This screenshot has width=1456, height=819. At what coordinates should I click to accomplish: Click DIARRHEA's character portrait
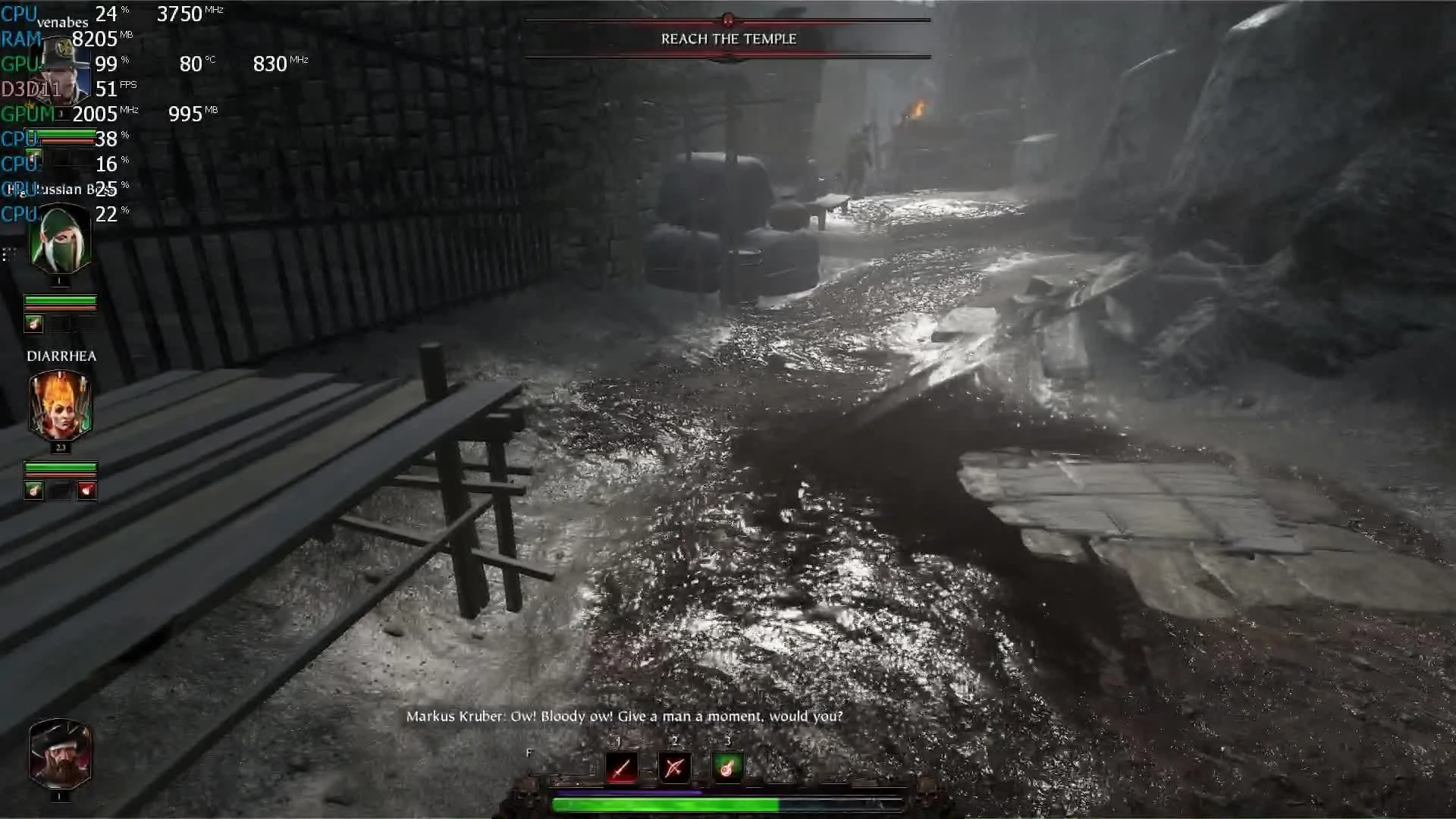[x=61, y=406]
